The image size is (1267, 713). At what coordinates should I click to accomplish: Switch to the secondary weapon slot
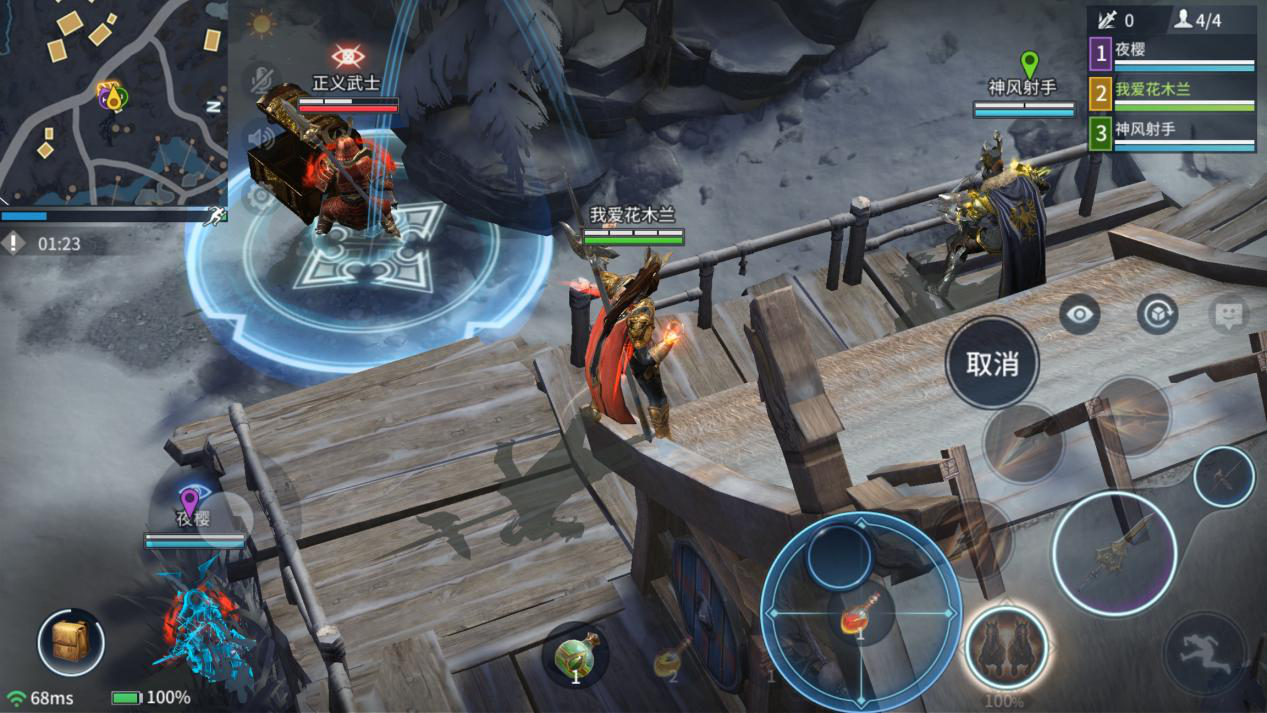1224,477
